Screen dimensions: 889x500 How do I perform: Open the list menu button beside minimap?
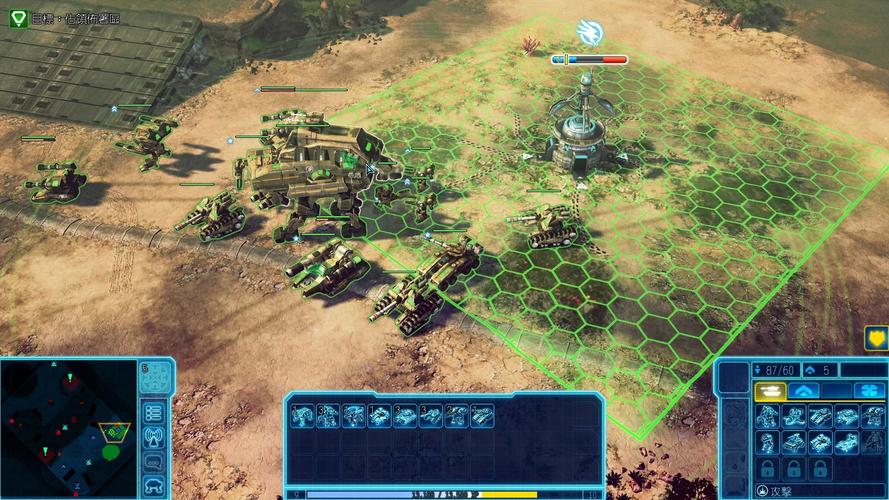click(153, 412)
